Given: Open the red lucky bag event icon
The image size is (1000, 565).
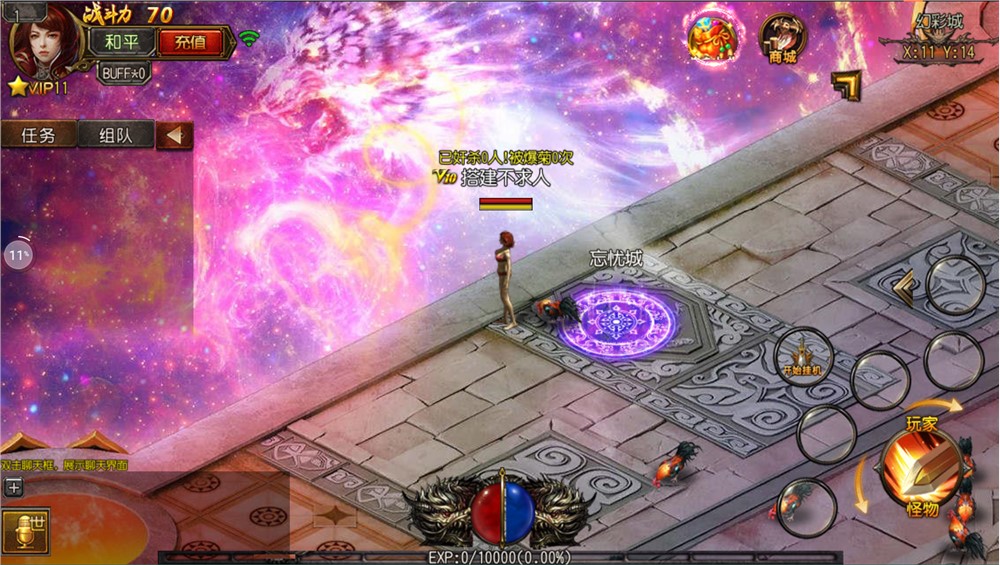Looking at the screenshot, I should point(711,38).
